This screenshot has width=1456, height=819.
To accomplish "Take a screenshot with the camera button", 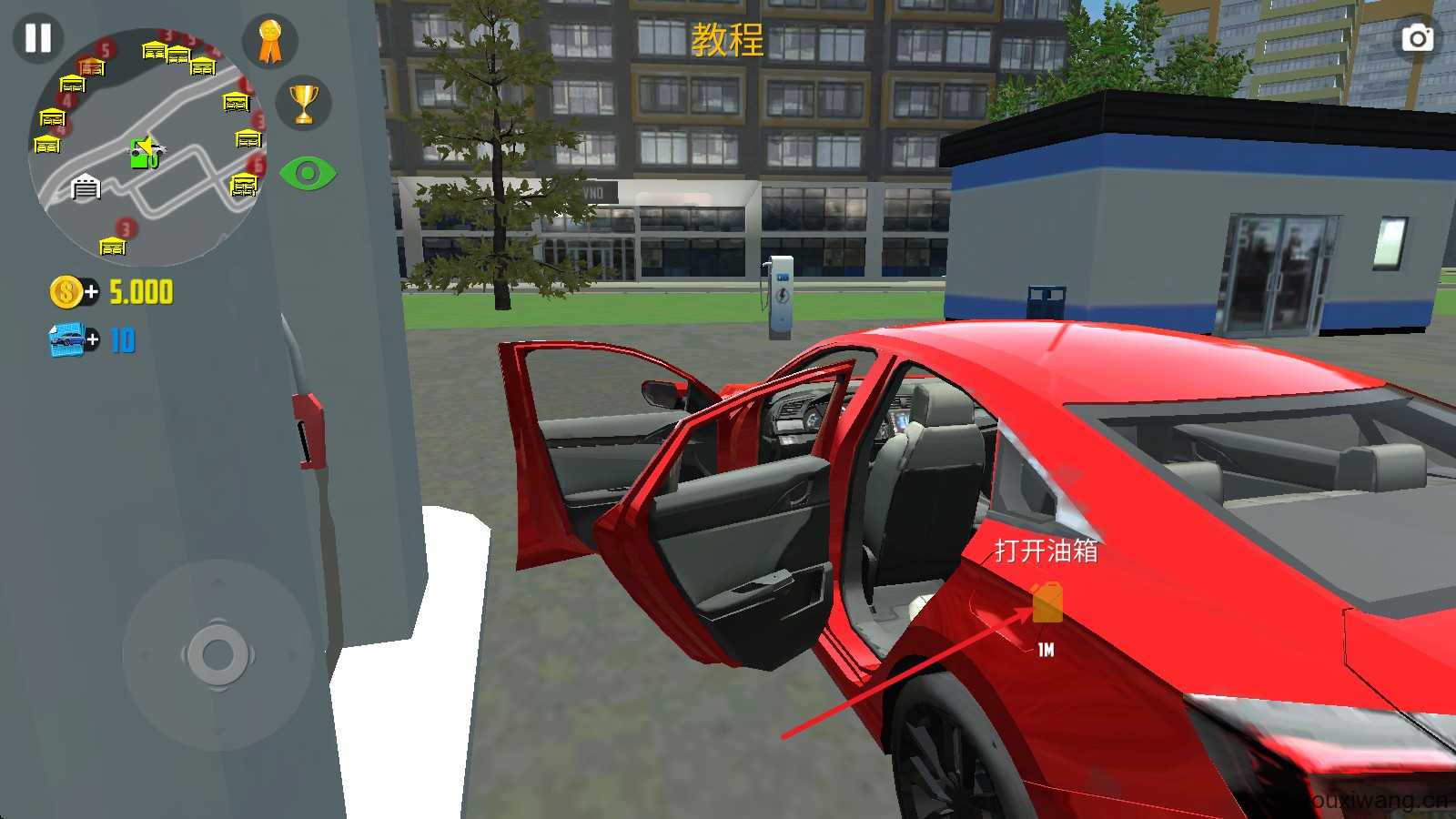I will pyautogui.click(x=1417, y=38).
